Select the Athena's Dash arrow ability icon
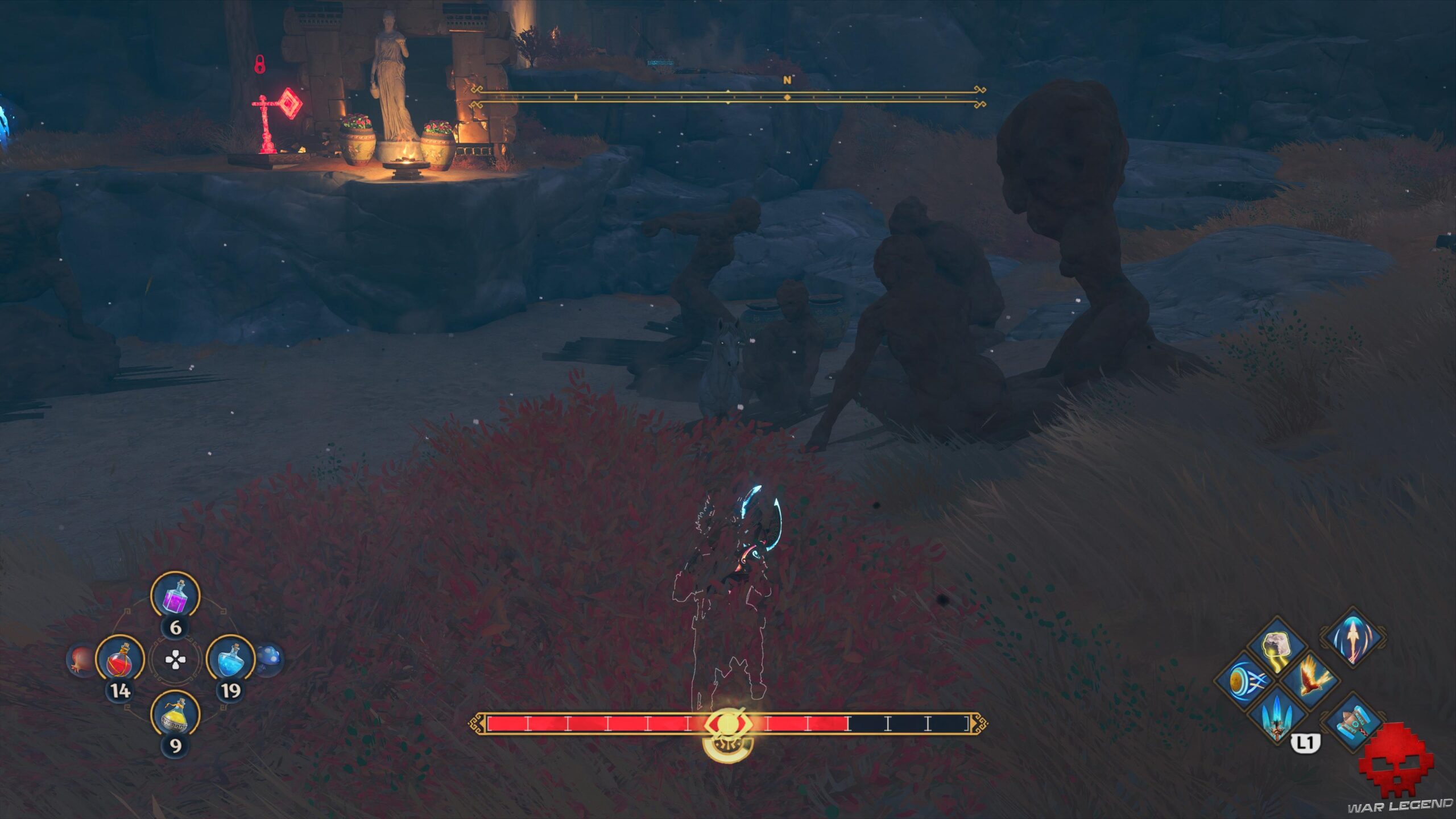This screenshot has width=1456, height=819. tap(1352, 638)
